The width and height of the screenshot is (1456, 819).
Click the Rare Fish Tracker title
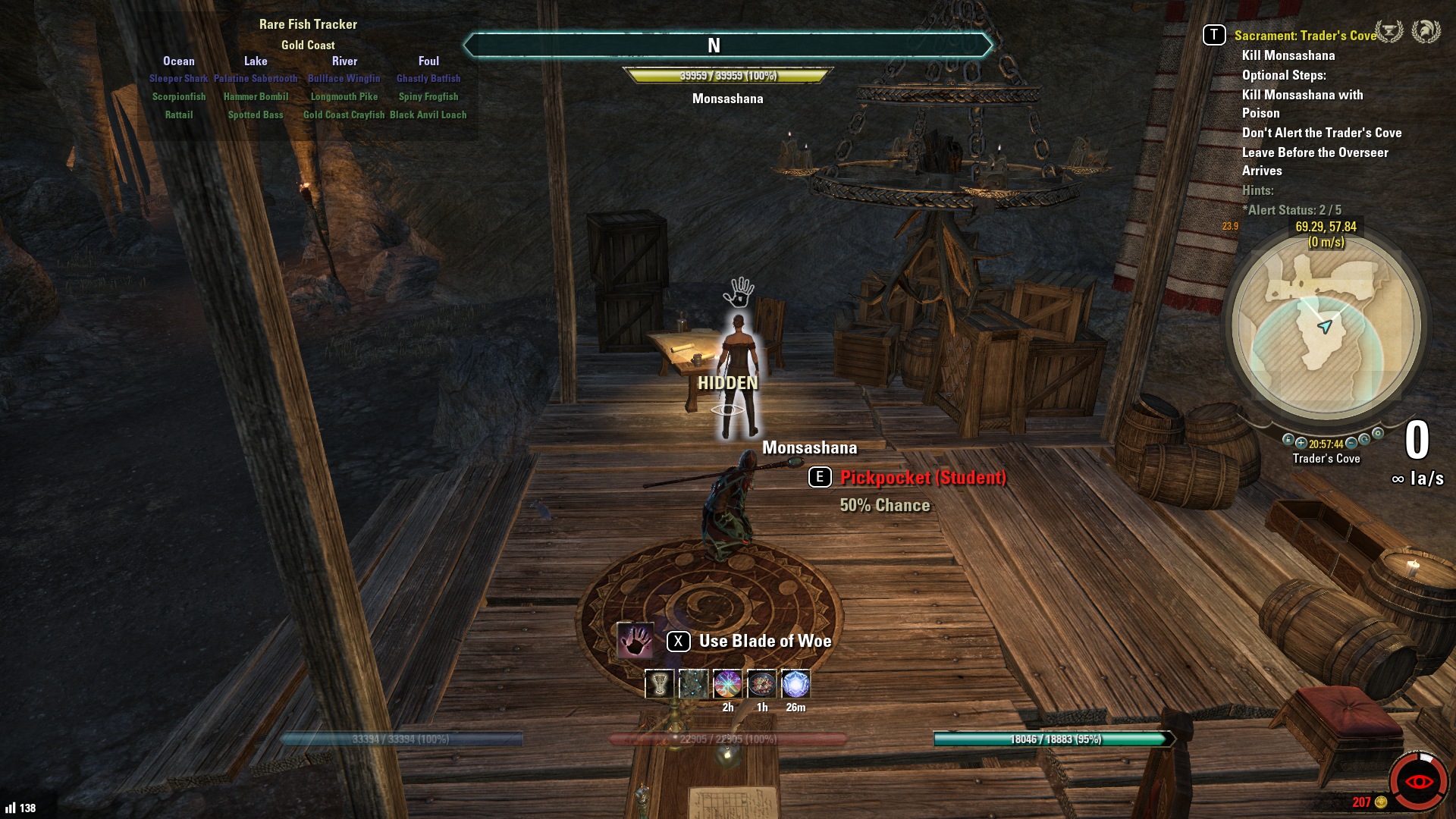308,24
